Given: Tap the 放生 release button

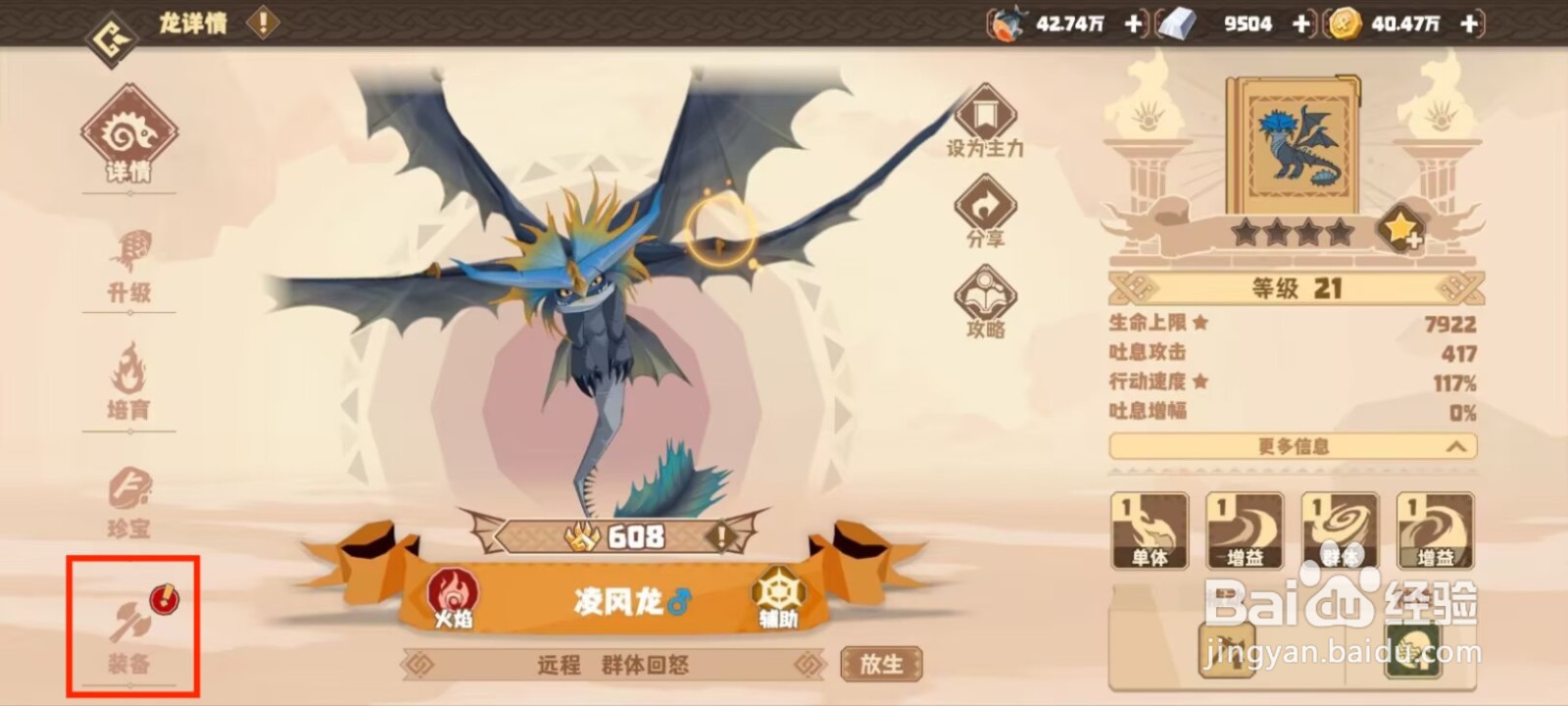Looking at the screenshot, I should (880, 663).
